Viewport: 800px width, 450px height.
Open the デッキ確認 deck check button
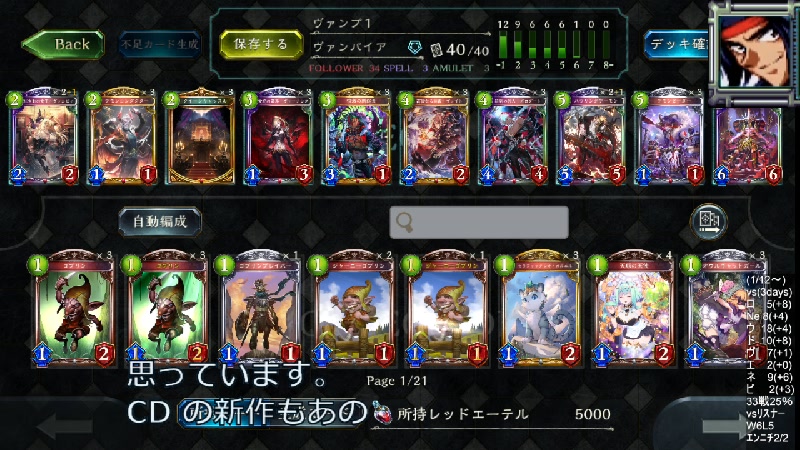[677, 44]
